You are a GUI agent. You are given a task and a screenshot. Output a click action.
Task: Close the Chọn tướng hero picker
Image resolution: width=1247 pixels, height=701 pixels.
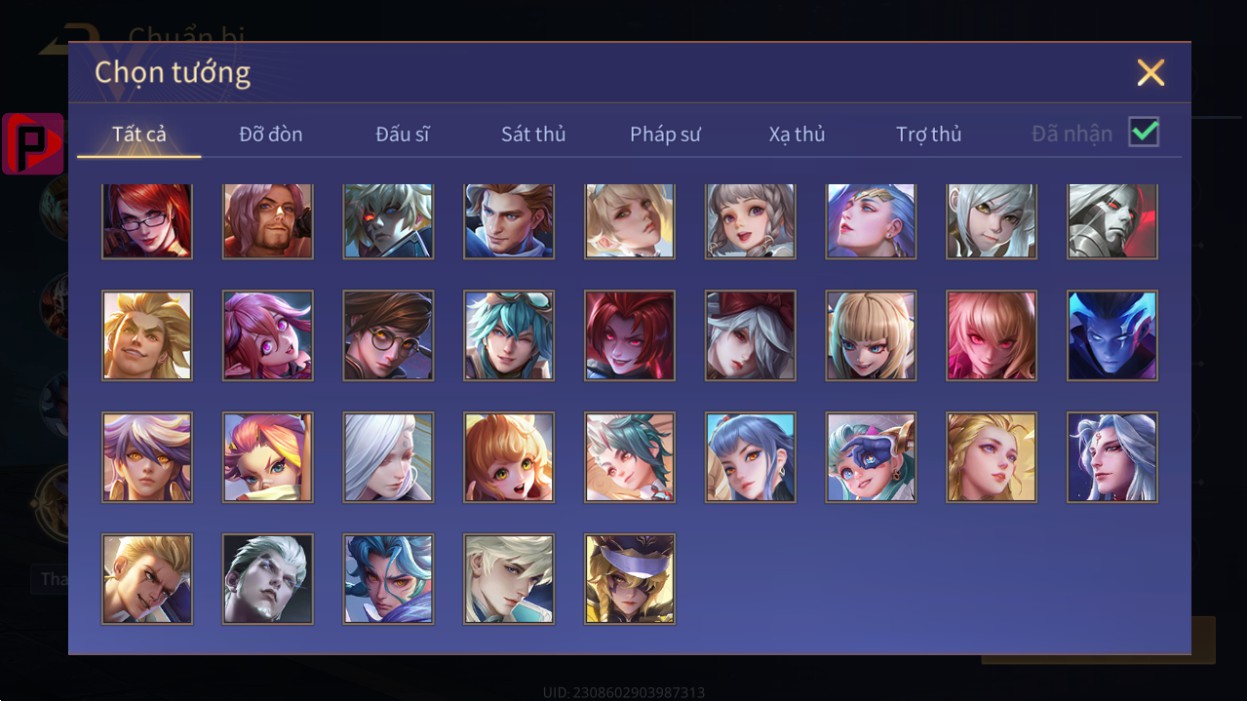click(1151, 73)
